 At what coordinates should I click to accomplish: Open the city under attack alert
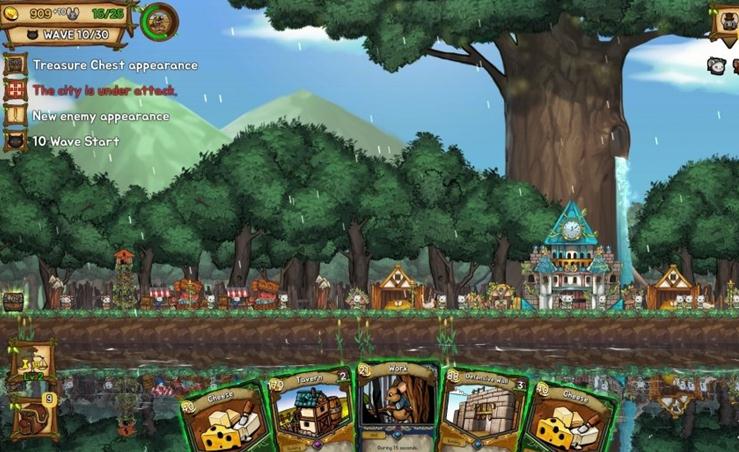coord(14,90)
